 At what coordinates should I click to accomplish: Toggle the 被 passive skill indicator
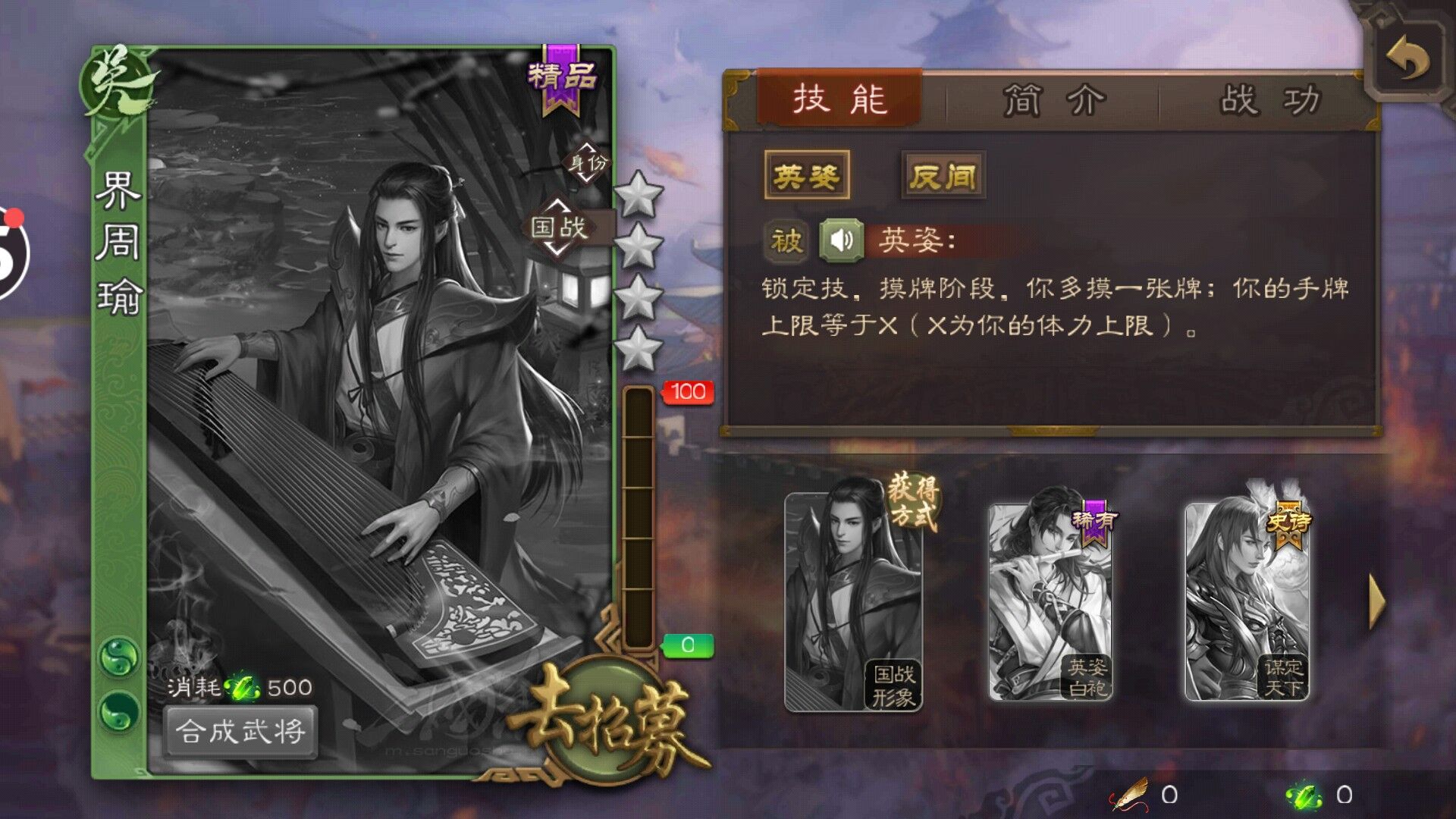[x=786, y=240]
